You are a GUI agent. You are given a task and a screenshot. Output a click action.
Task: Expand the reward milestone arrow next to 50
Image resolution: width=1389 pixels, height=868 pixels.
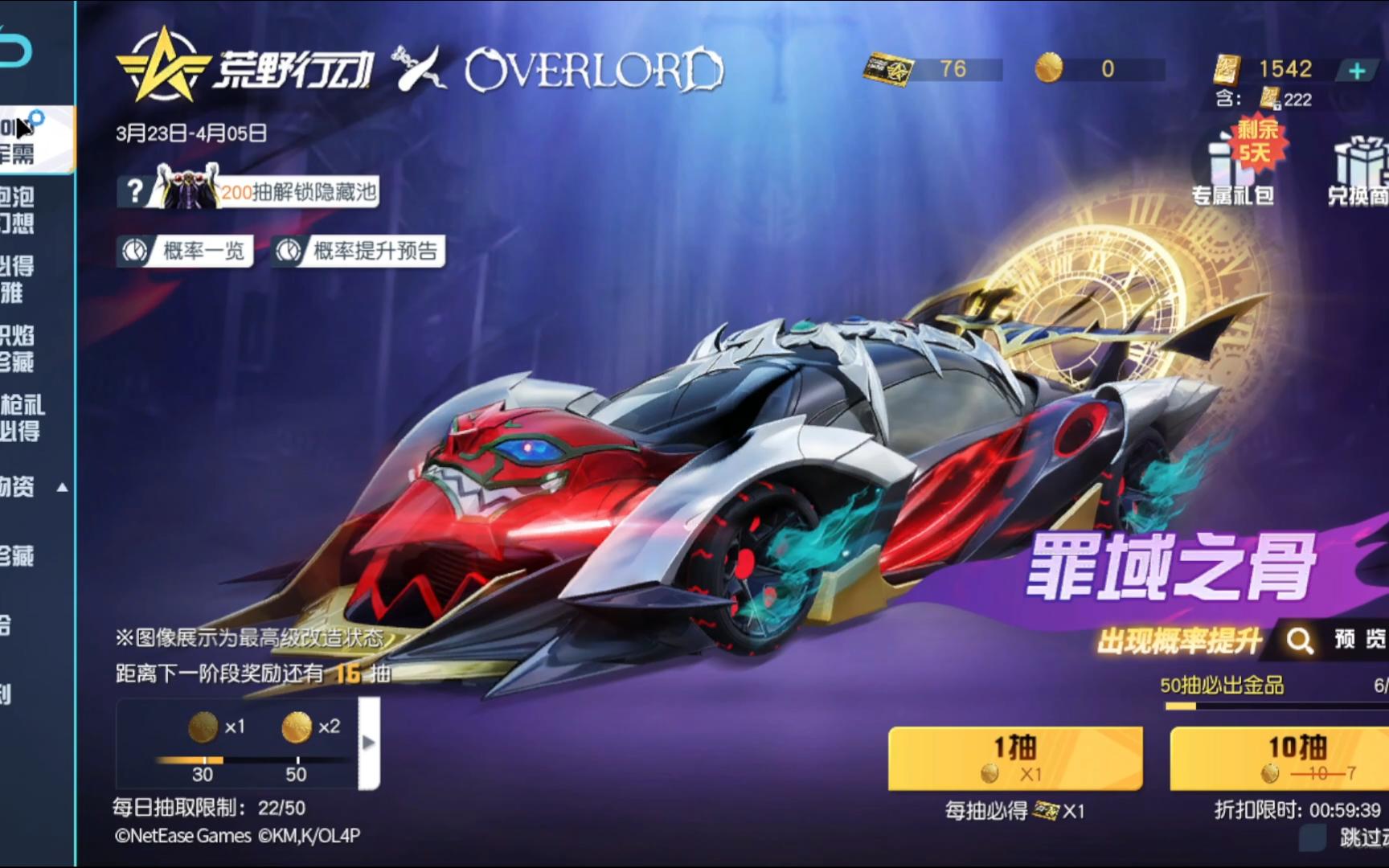pyautogui.click(x=369, y=743)
